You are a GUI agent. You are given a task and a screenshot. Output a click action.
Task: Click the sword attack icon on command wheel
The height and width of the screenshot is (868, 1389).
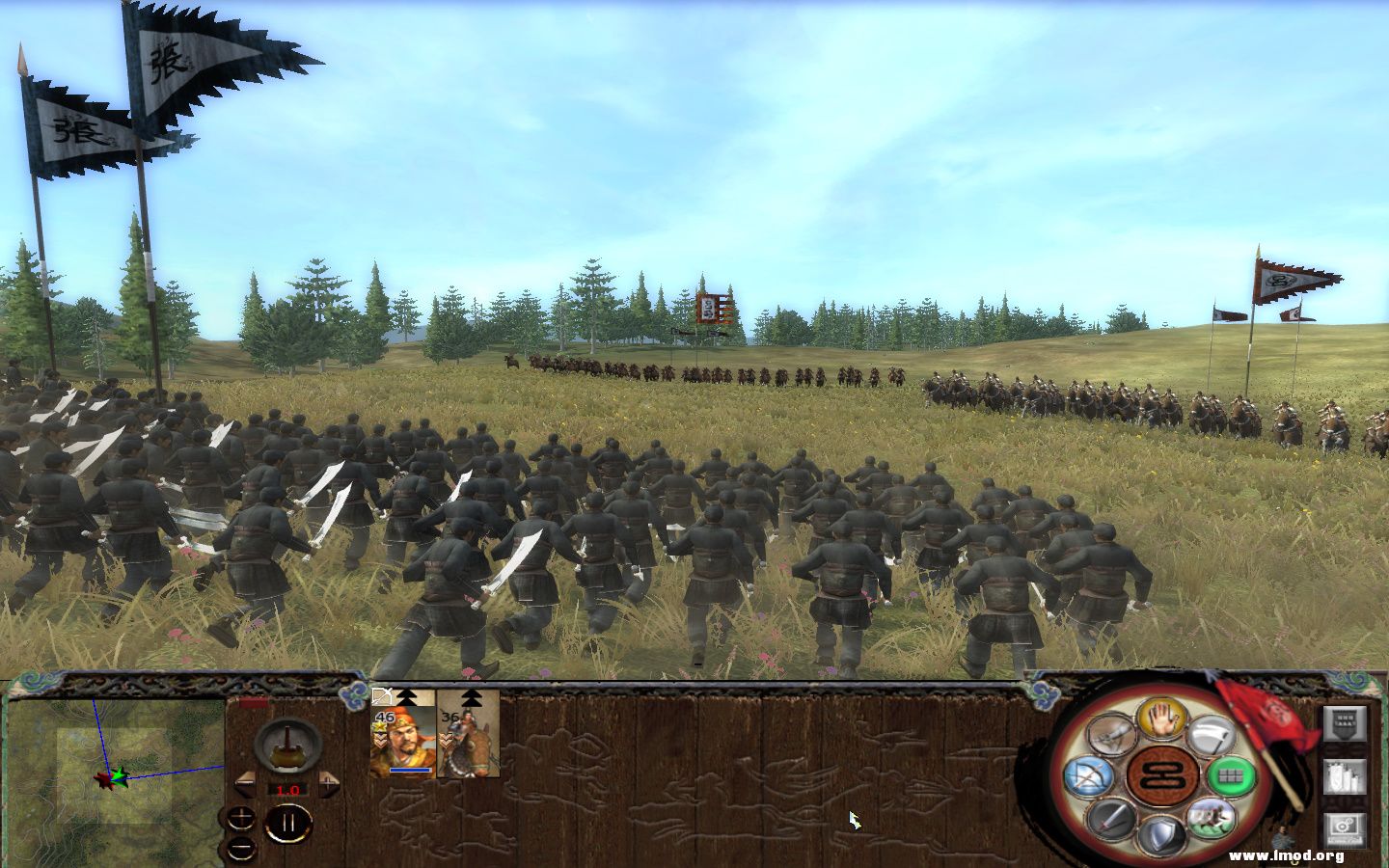[1109, 818]
